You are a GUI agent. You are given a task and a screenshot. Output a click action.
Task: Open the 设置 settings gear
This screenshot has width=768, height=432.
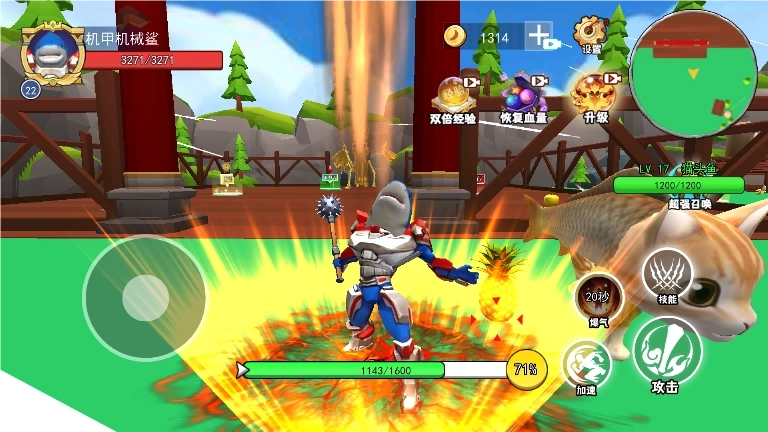point(590,32)
